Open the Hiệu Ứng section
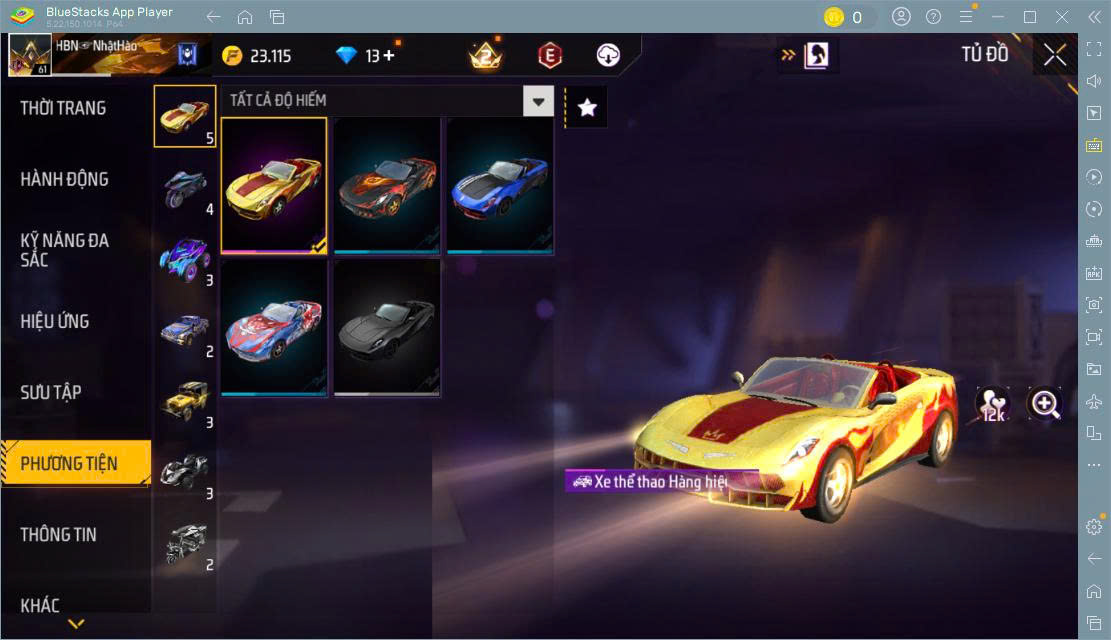1111x640 pixels. coord(55,321)
